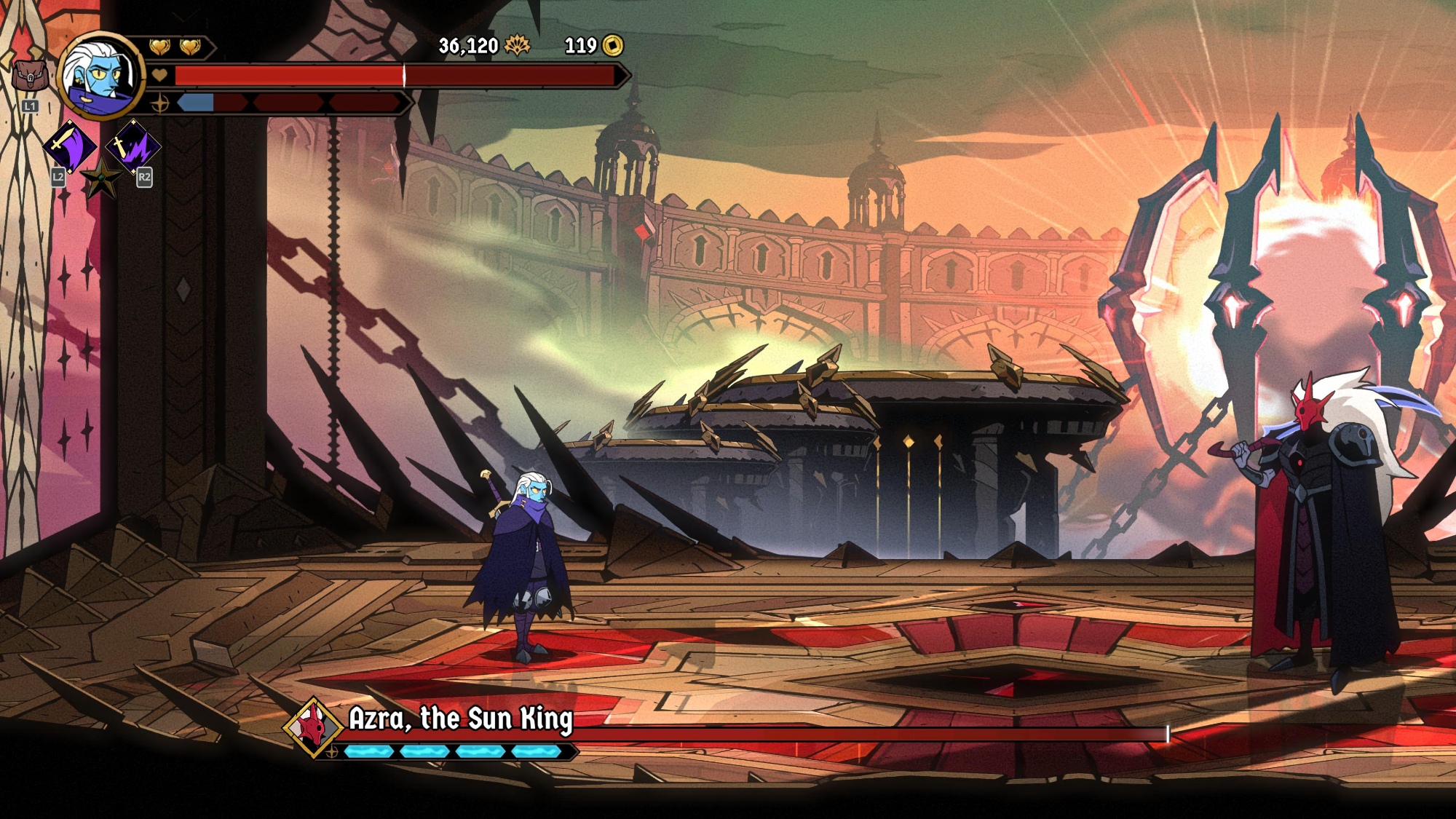Click Azra the Sun King boss emblem

pos(314,726)
